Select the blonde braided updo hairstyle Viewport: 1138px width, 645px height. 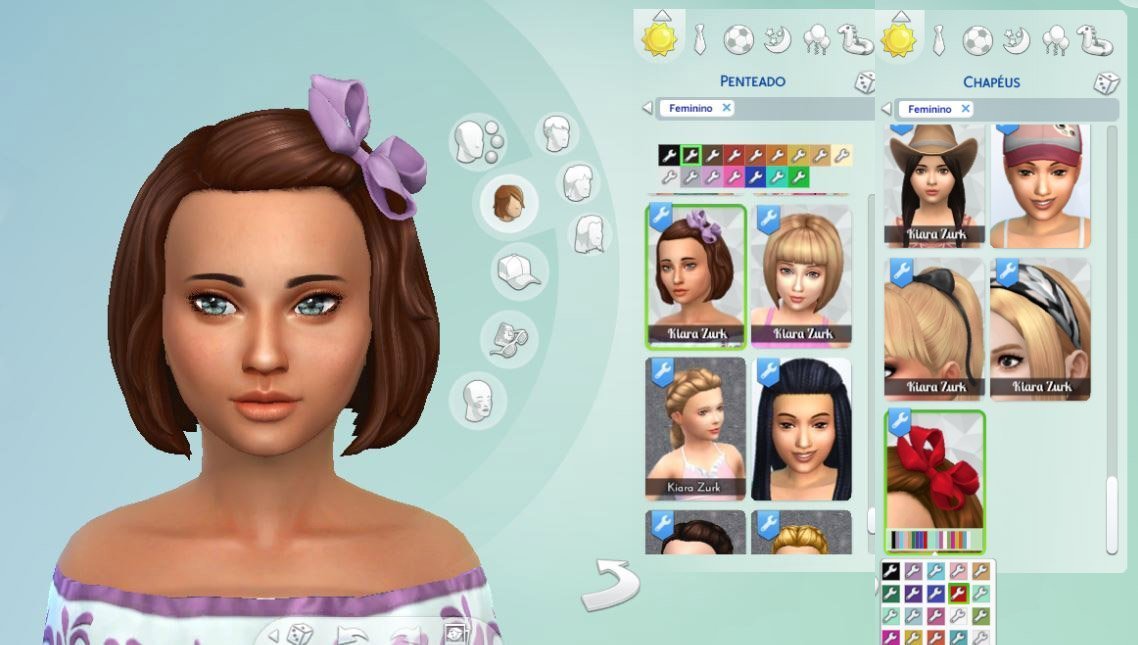(696, 428)
